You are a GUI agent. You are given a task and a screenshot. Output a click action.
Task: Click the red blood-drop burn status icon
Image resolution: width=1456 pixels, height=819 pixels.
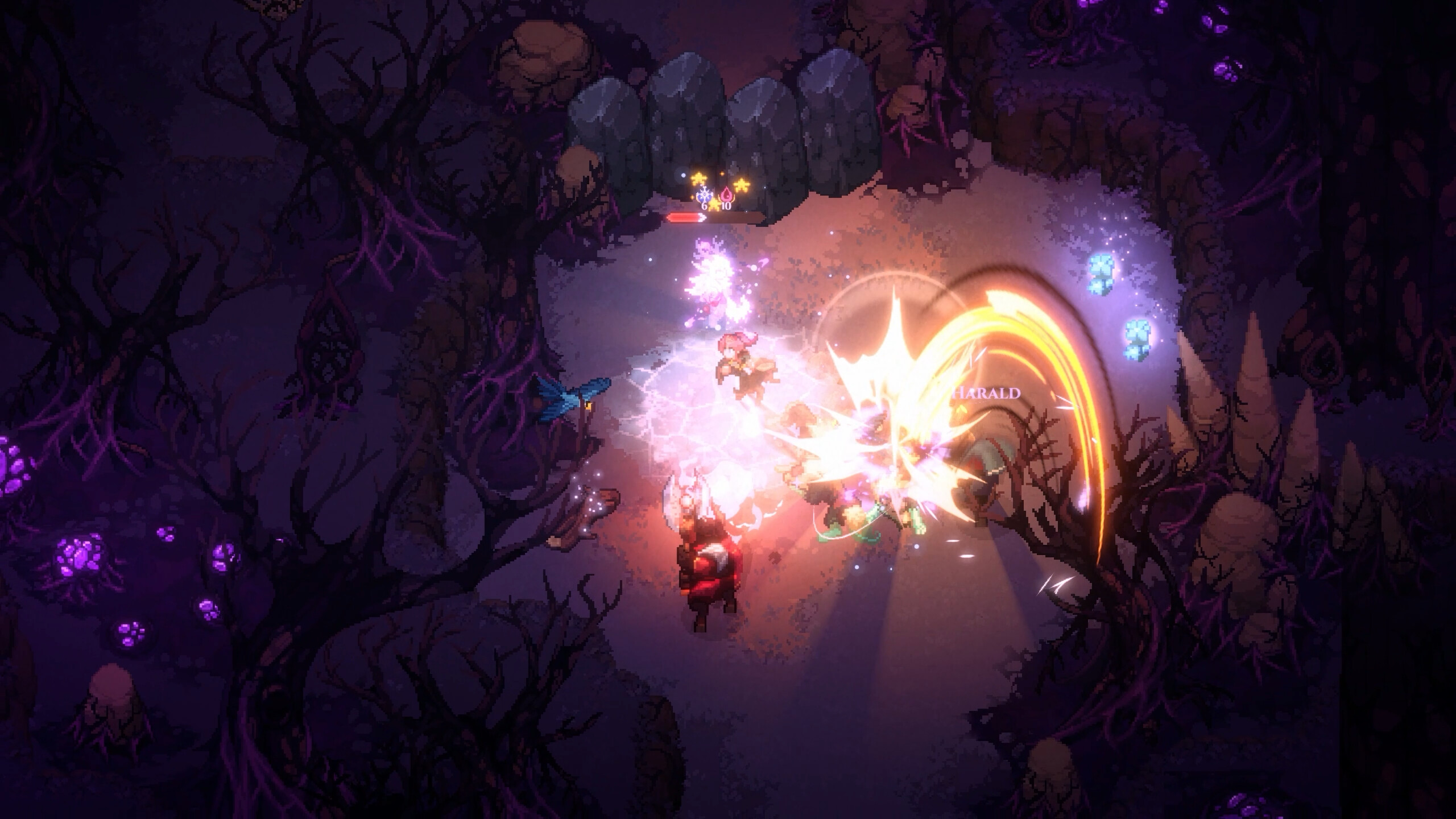(x=727, y=194)
